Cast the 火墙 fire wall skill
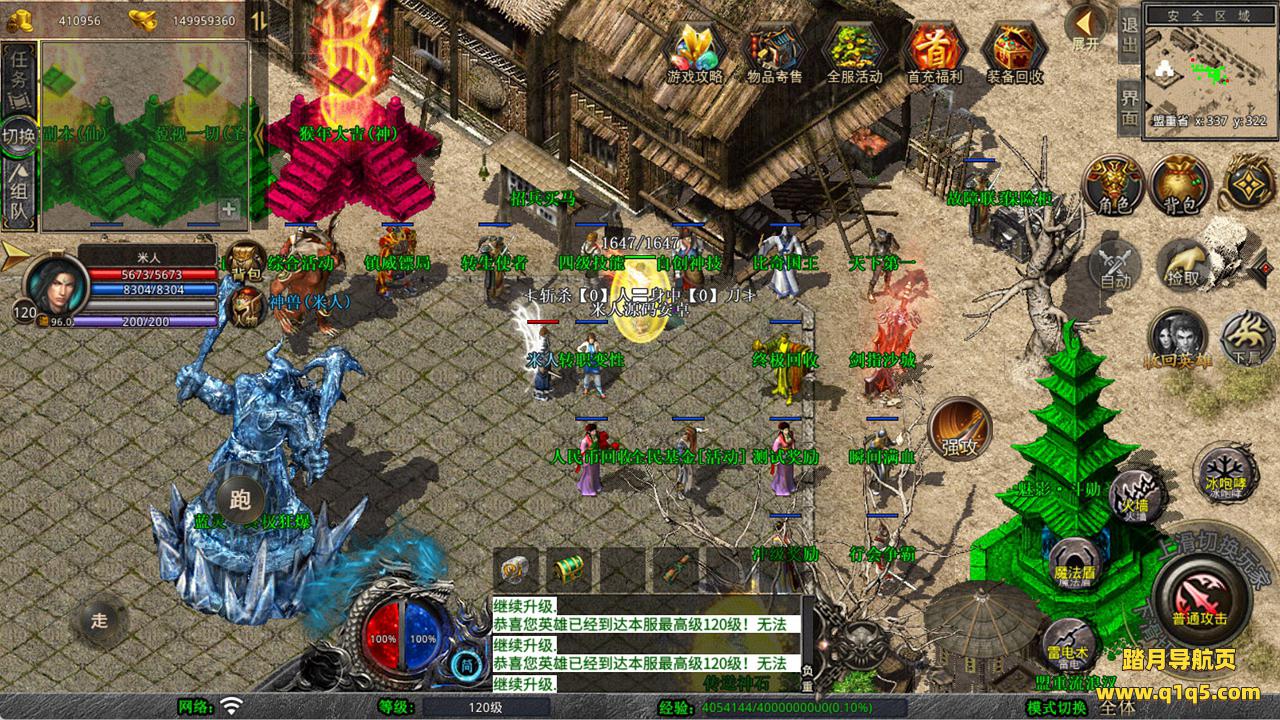 coord(1133,493)
